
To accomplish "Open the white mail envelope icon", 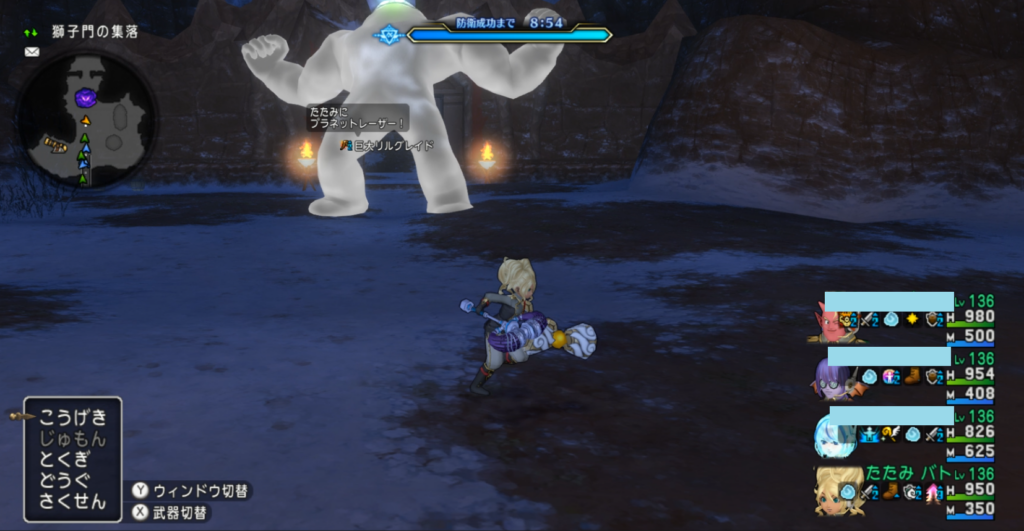I will (x=32, y=52).
